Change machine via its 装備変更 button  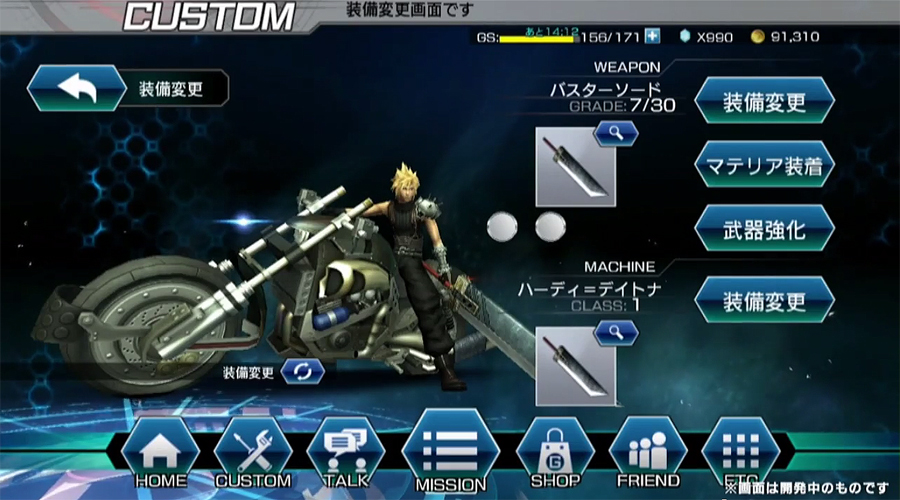[764, 299]
